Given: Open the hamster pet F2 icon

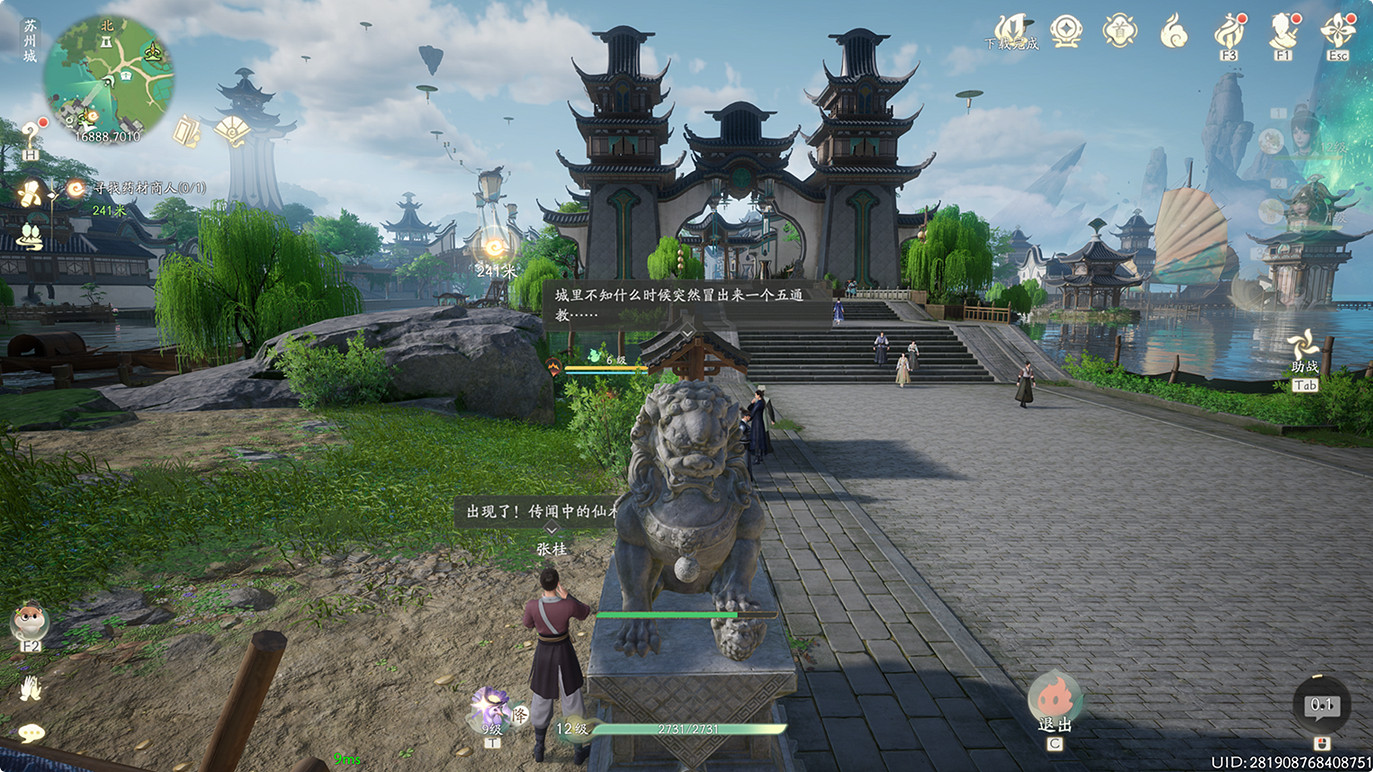Looking at the screenshot, I should point(30,622).
